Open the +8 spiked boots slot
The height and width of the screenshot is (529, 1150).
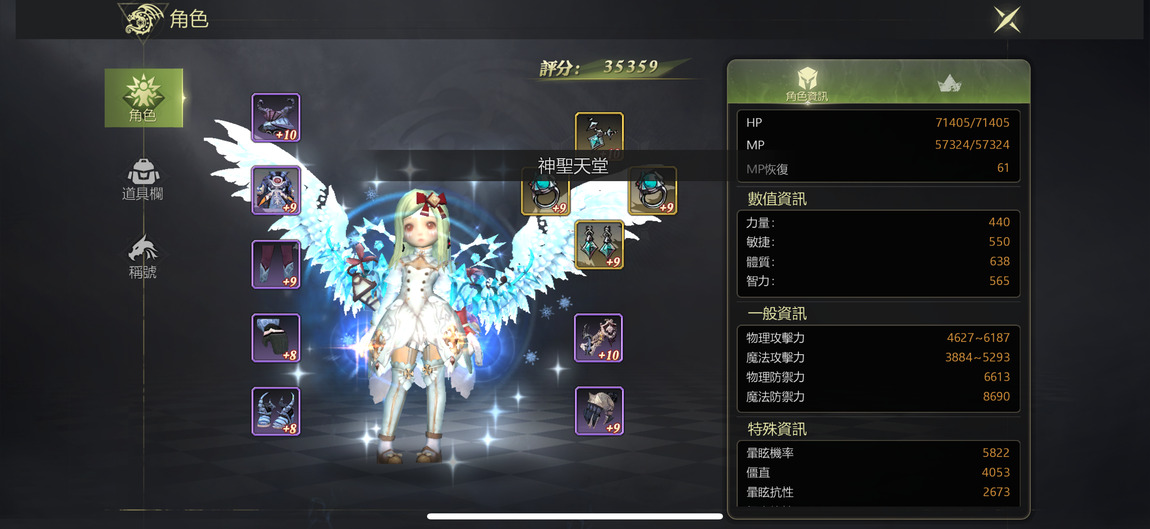[x=276, y=411]
